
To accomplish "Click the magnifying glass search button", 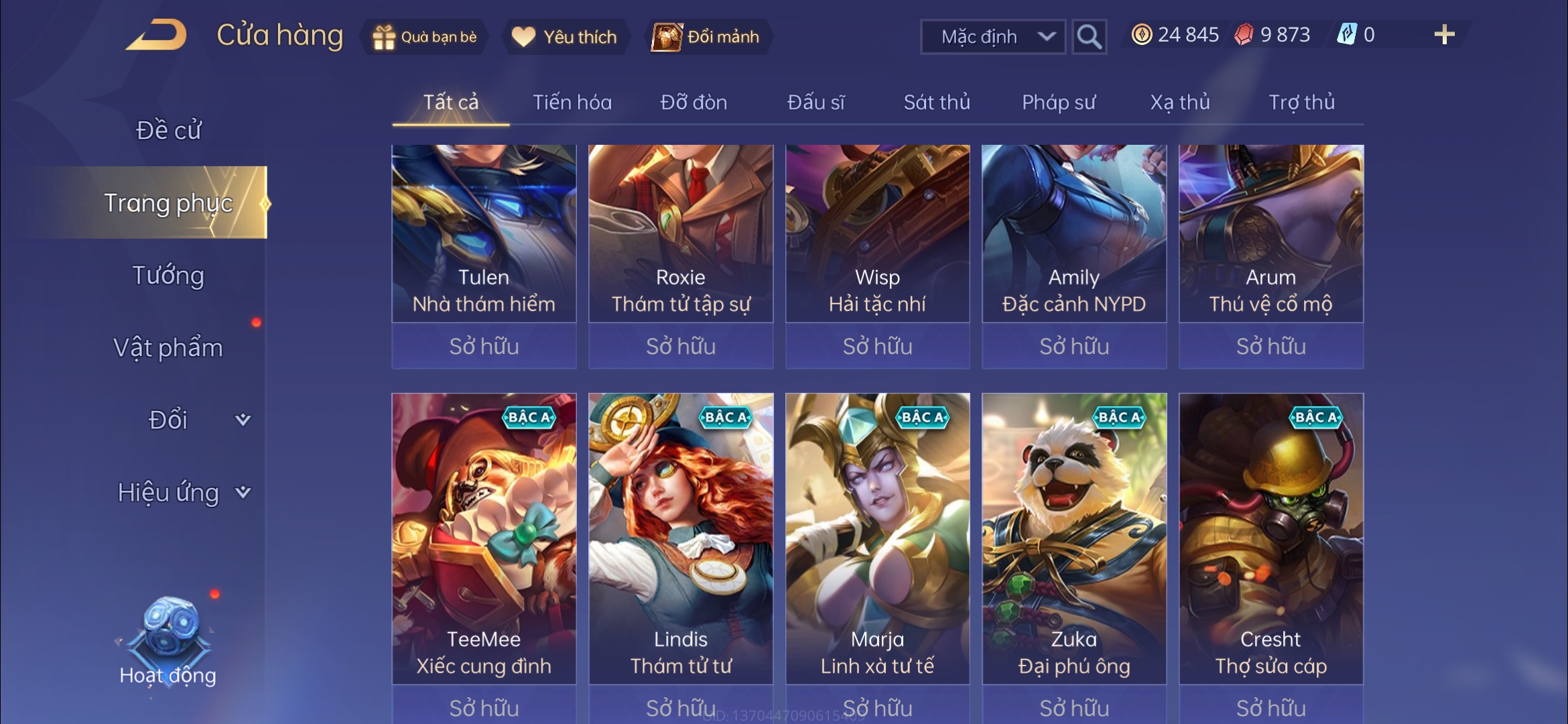I will 1089,37.
